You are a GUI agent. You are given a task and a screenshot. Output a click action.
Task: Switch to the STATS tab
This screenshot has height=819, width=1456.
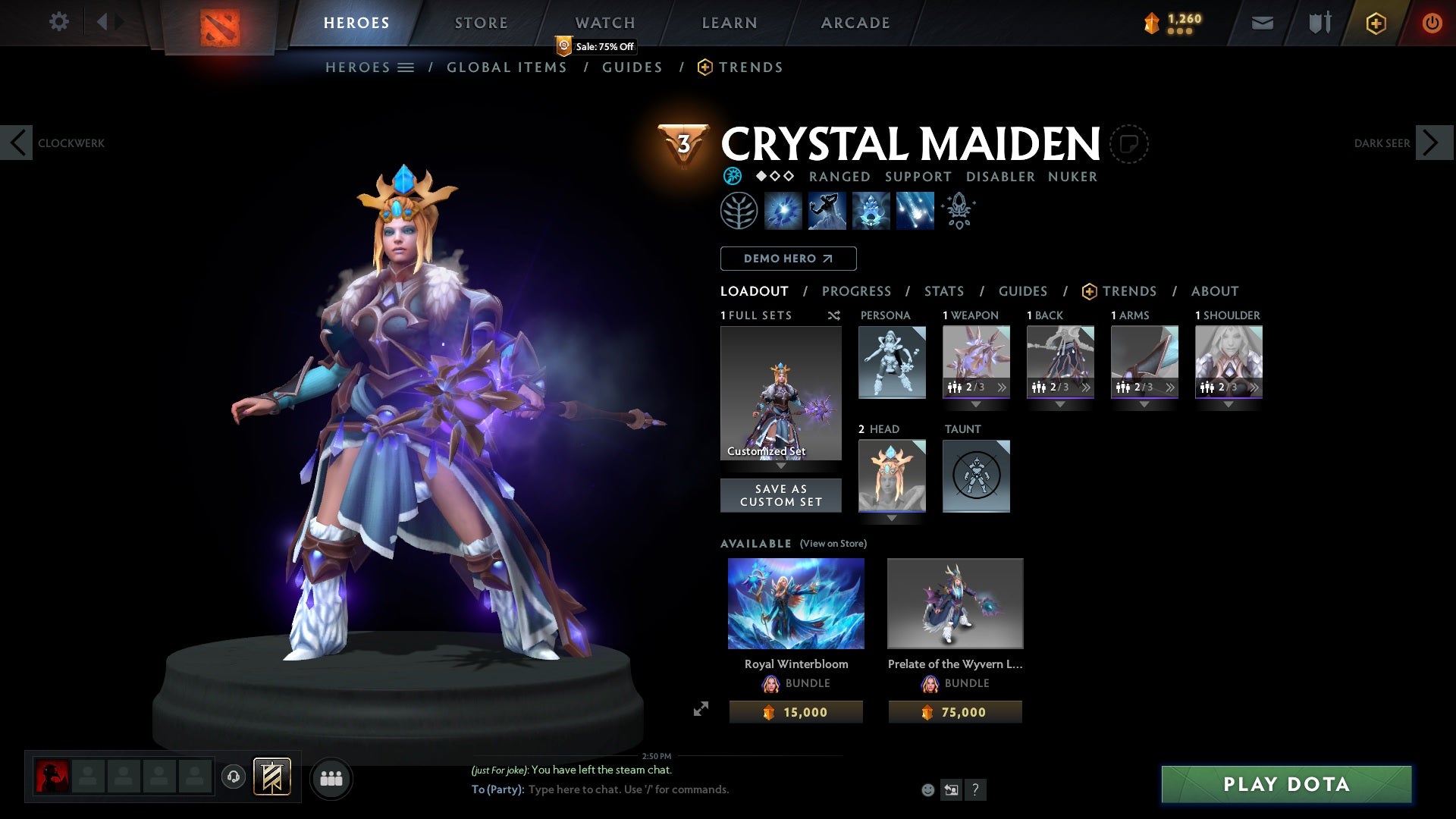pos(943,291)
